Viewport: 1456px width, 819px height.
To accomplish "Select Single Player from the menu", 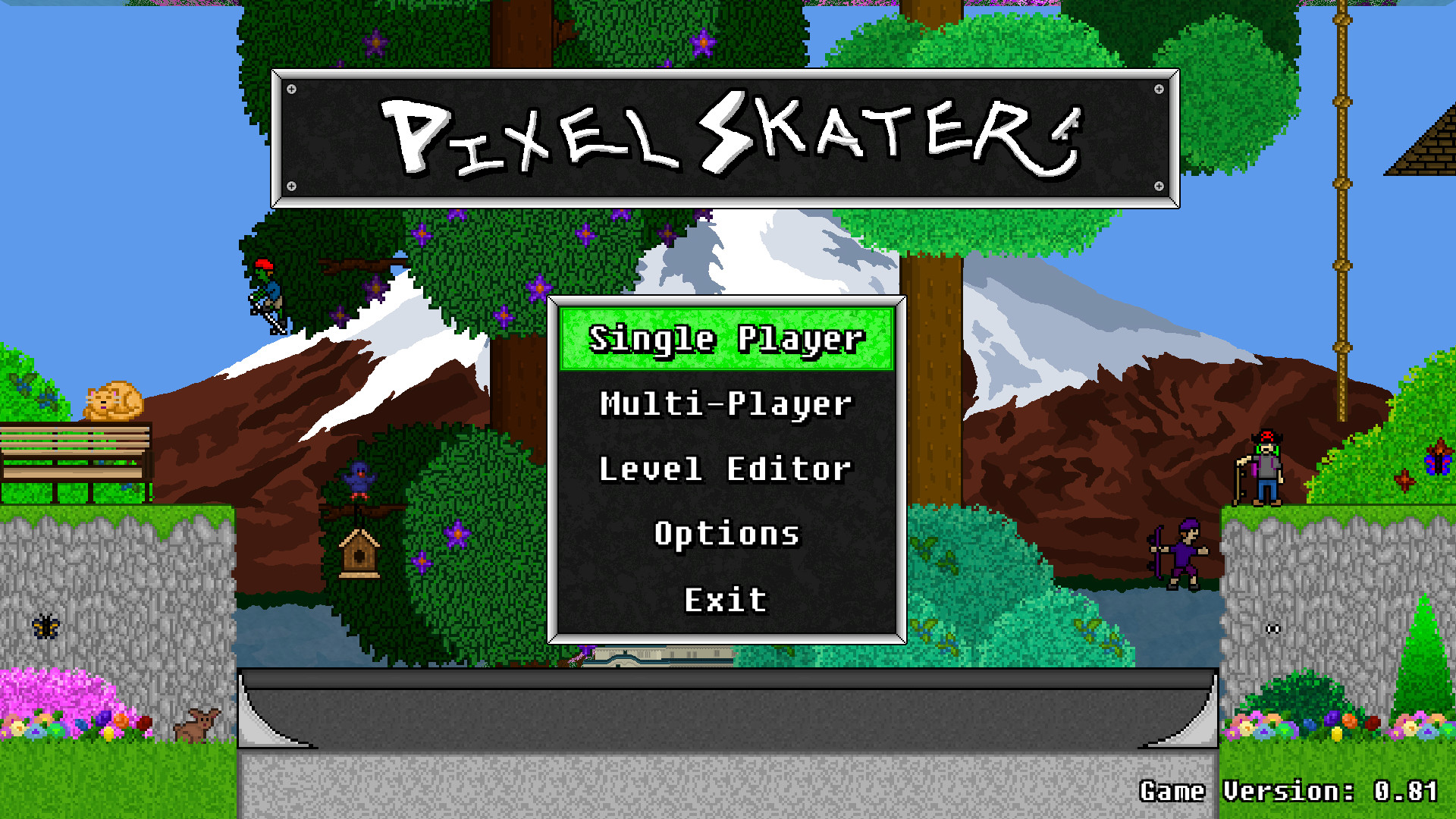I will coord(726,340).
